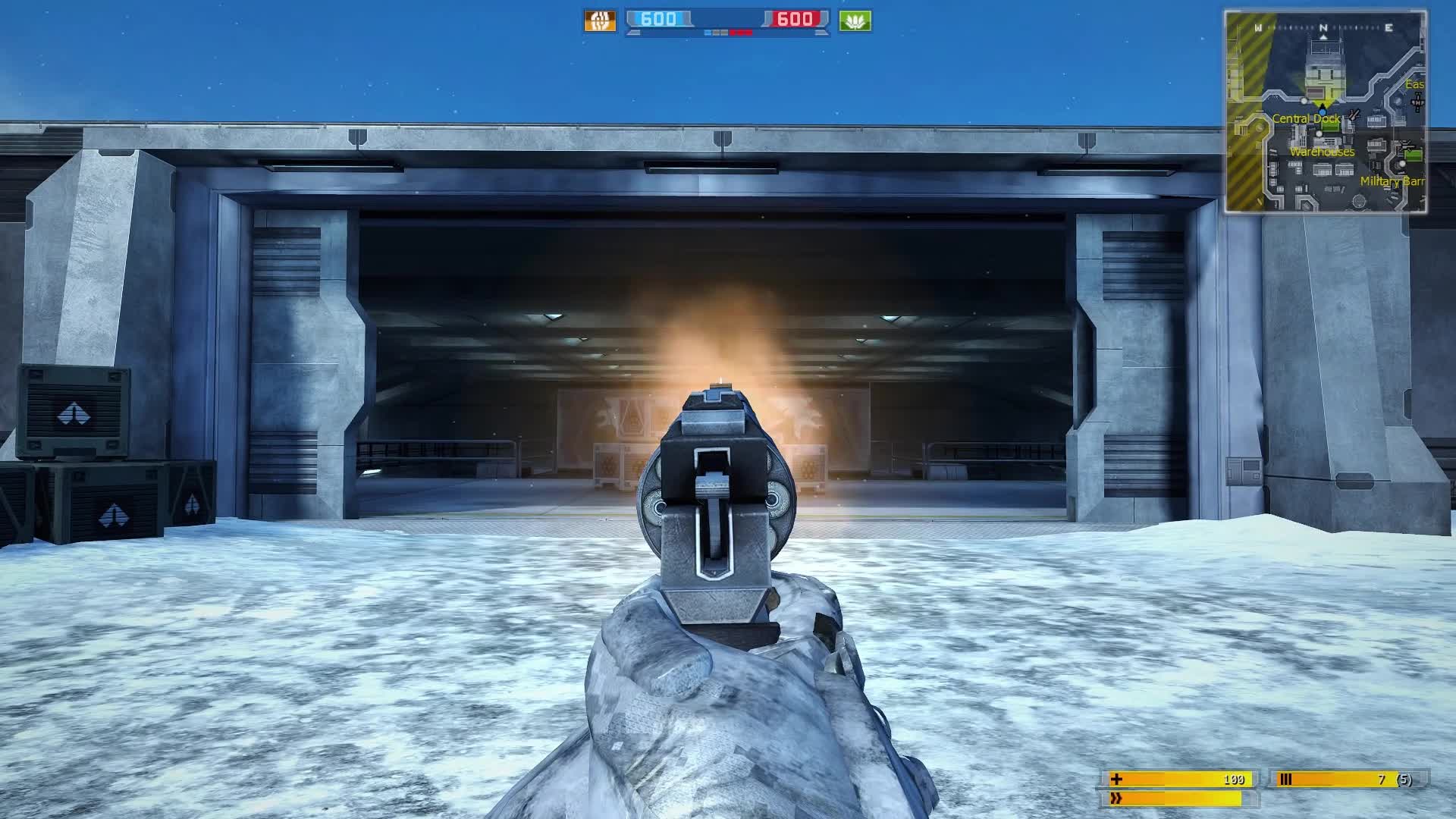Image resolution: width=1456 pixels, height=819 pixels.
Task: Toggle a red squad indicator square
Action: click(740, 33)
